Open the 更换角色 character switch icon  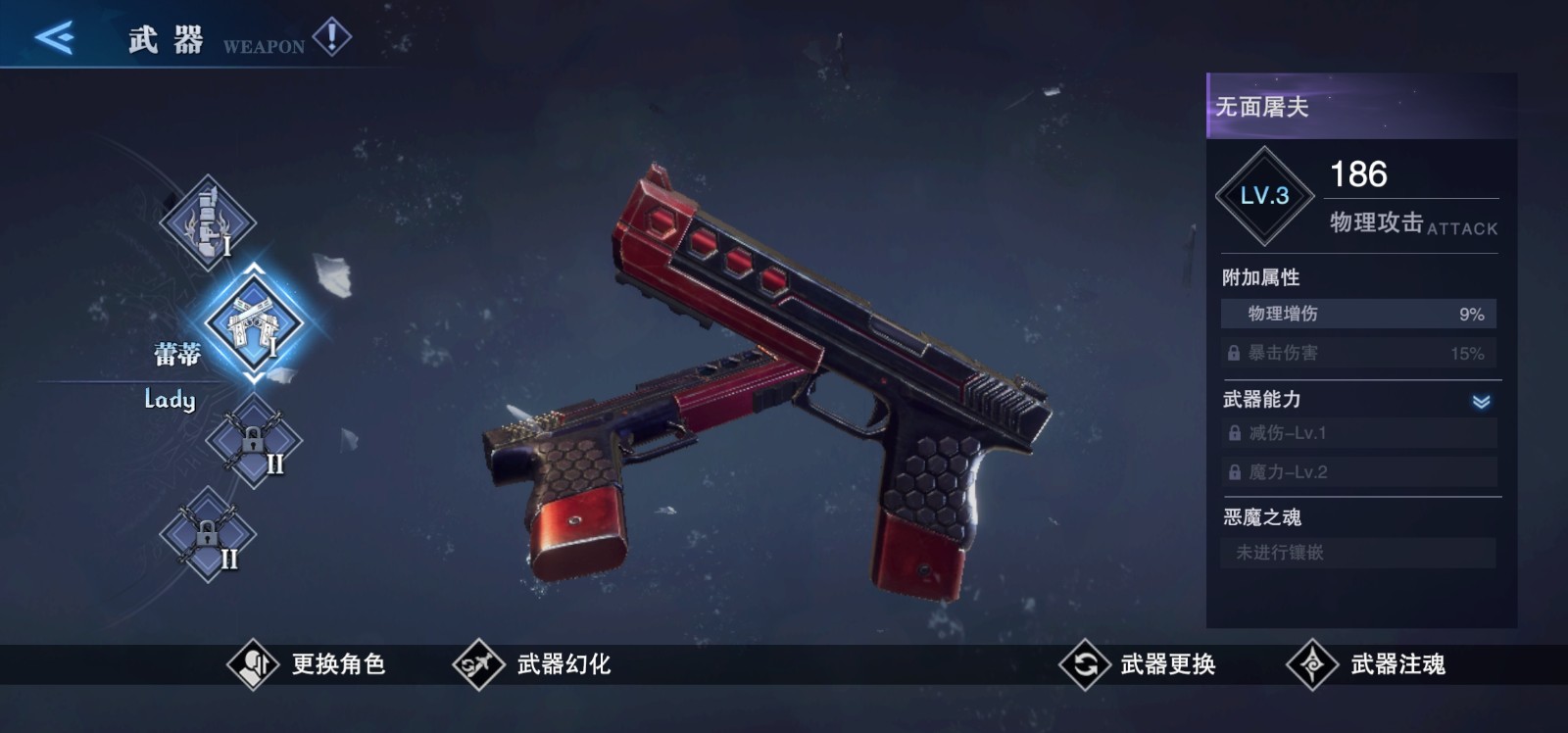(253, 663)
